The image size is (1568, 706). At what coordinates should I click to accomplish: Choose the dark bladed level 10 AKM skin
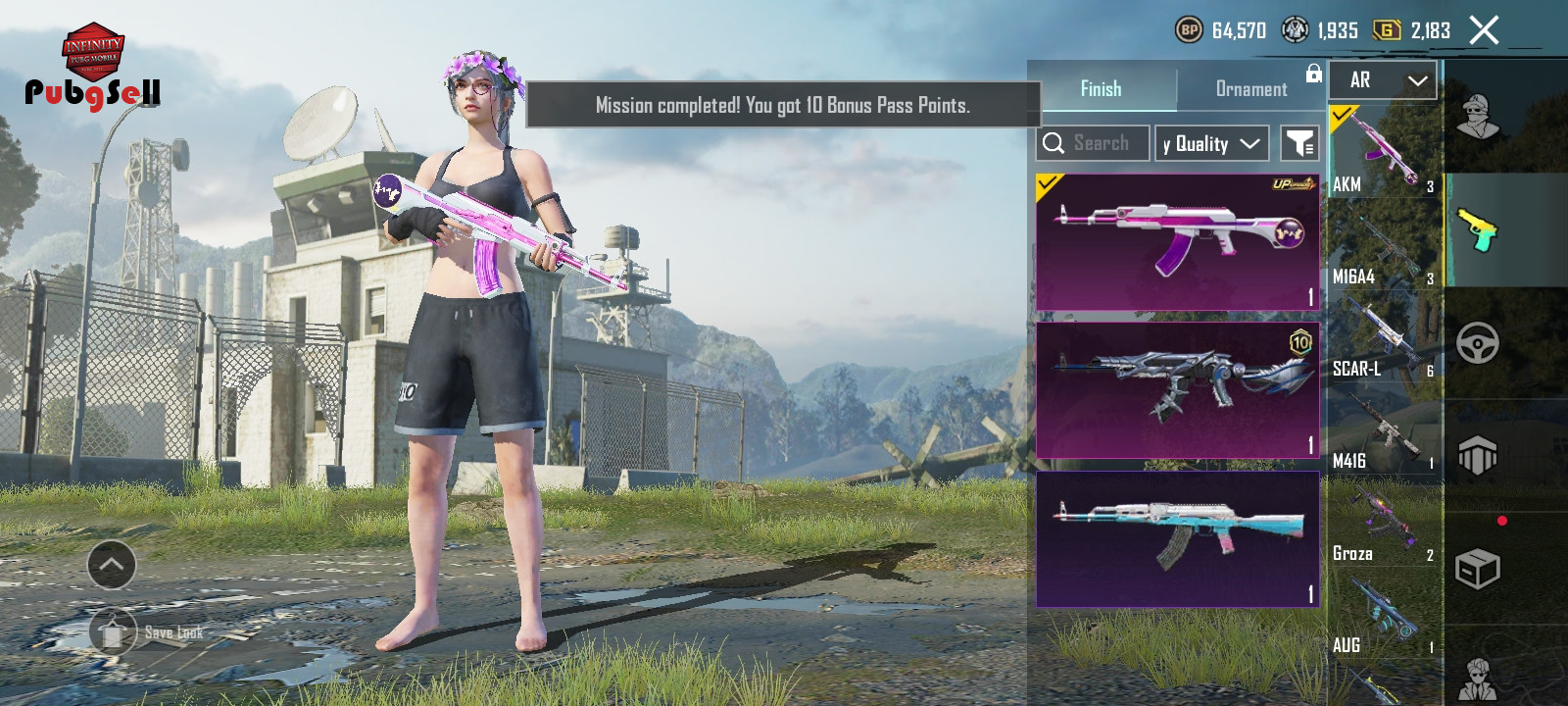pyautogui.click(x=1177, y=390)
